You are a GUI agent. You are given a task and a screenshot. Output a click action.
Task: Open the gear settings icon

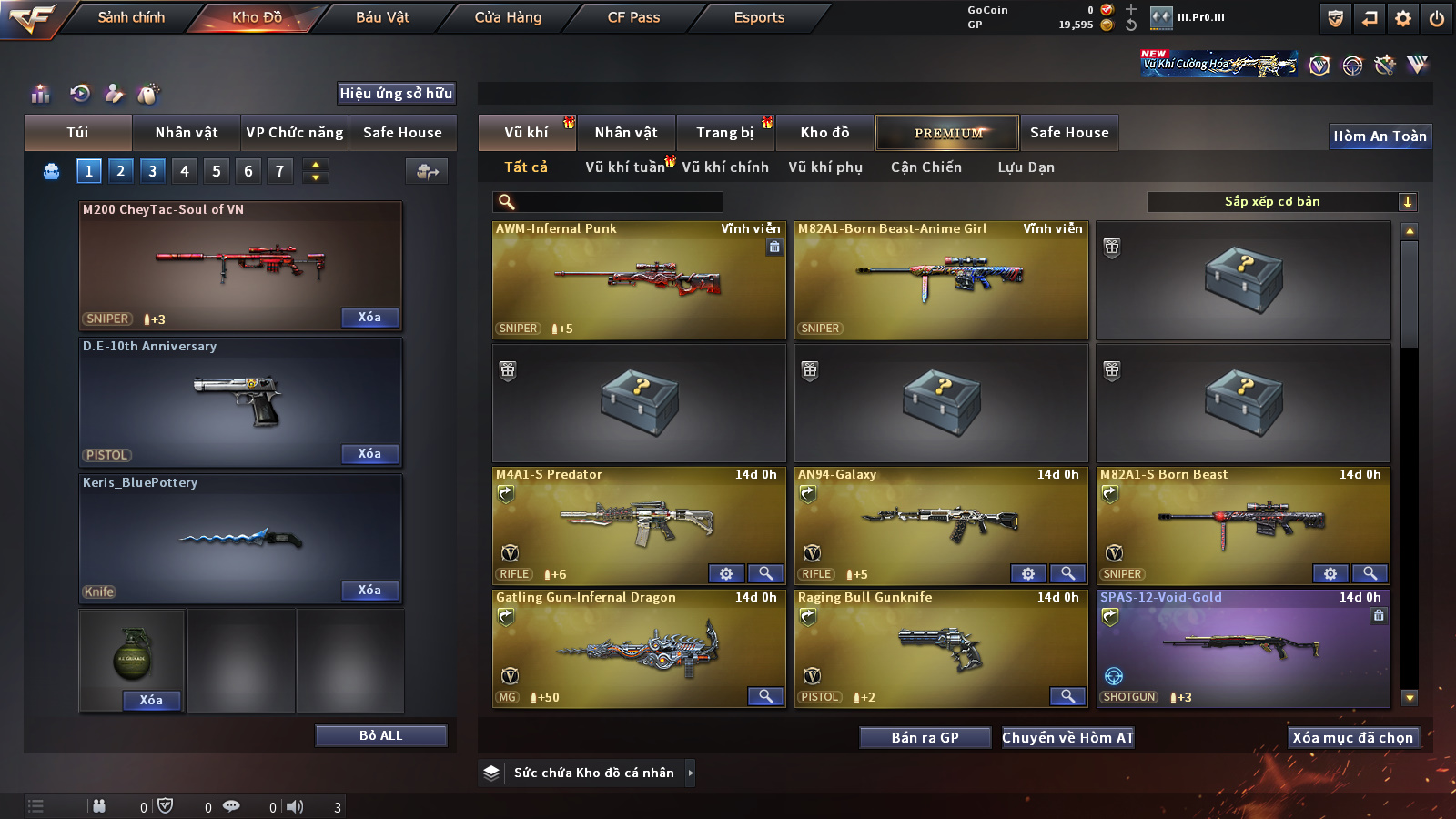[1403, 18]
